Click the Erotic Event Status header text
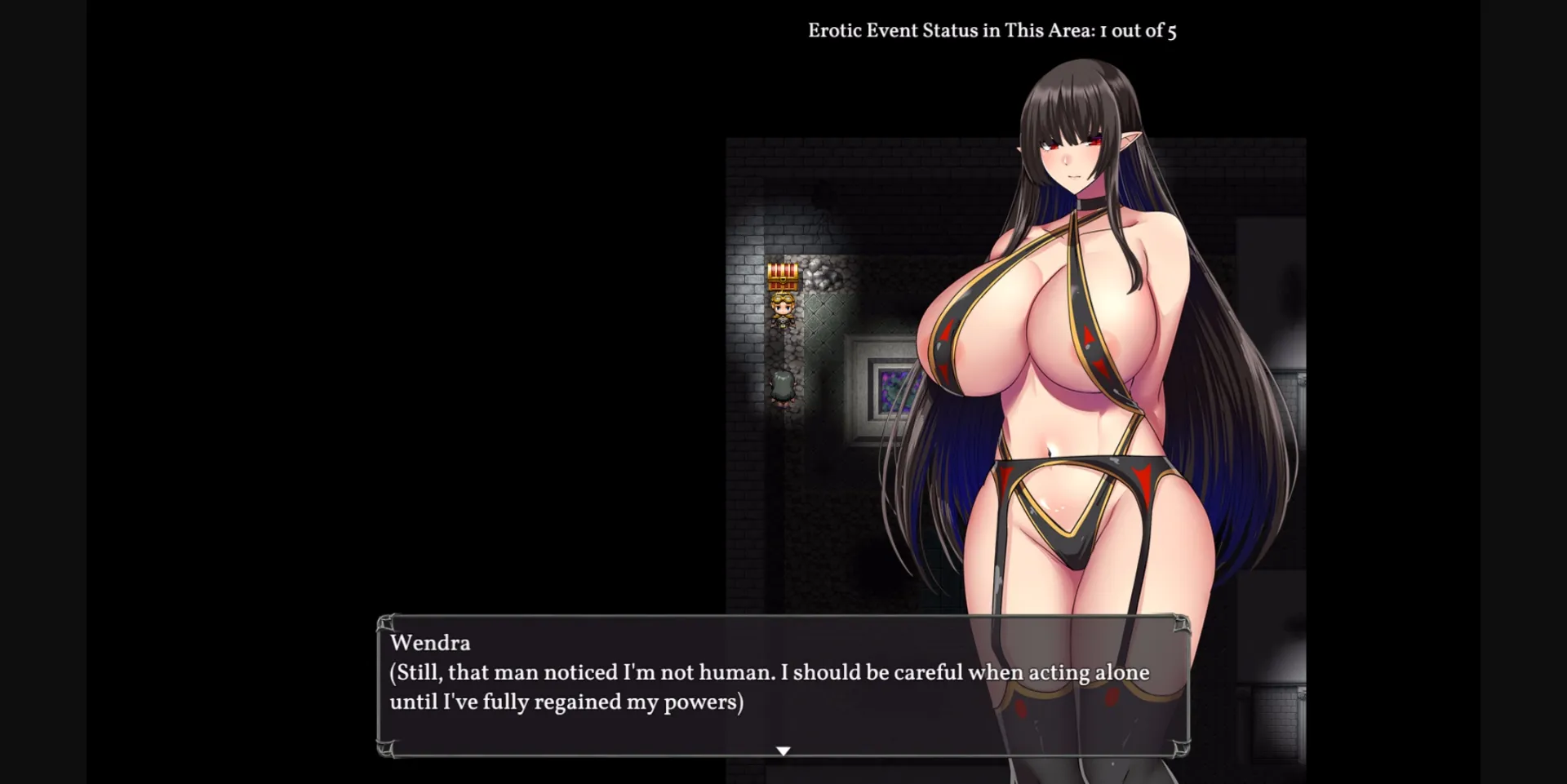 coord(949,29)
